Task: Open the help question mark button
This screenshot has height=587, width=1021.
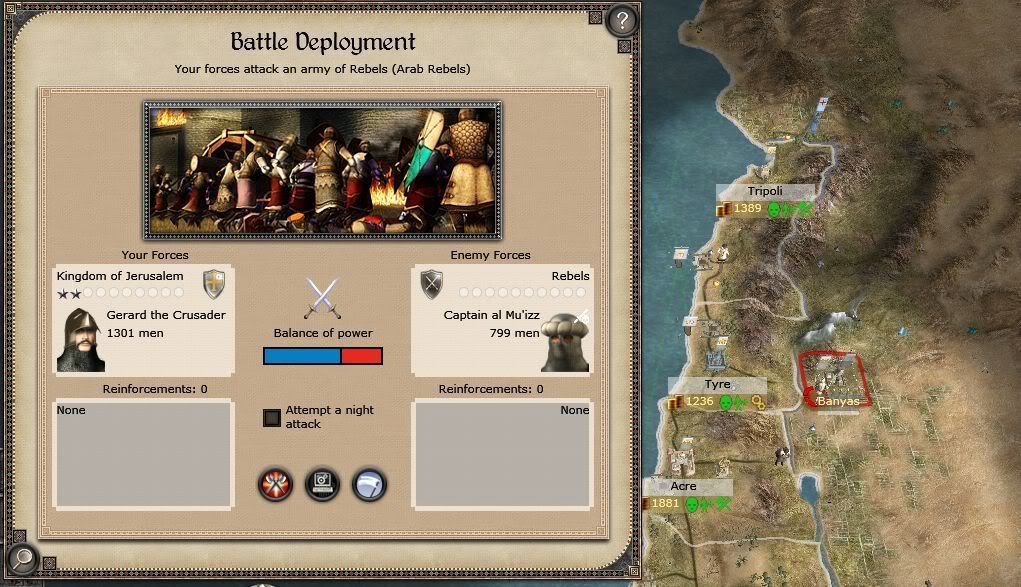Action: (621, 20)
